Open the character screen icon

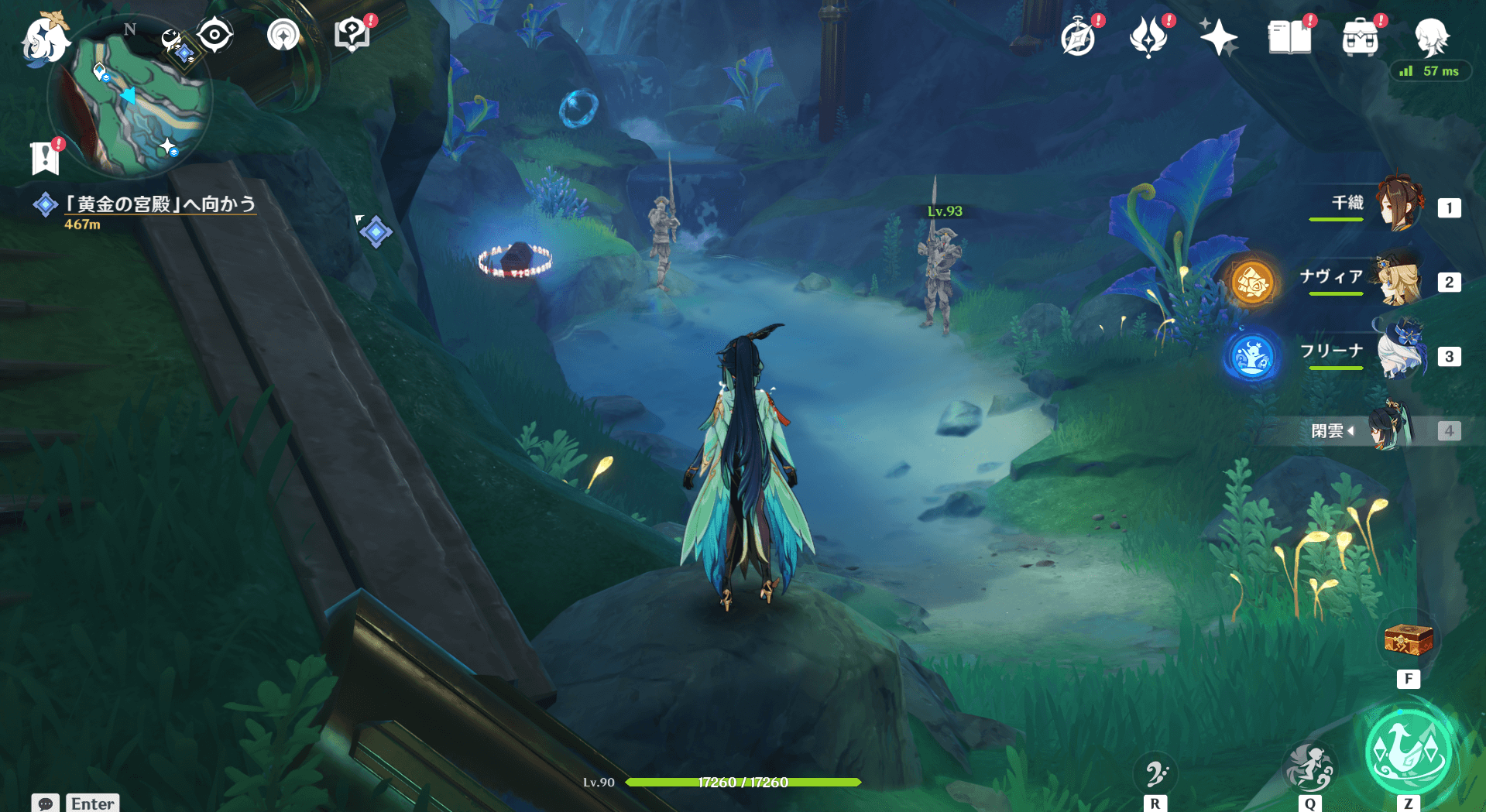pos(1431,38)
